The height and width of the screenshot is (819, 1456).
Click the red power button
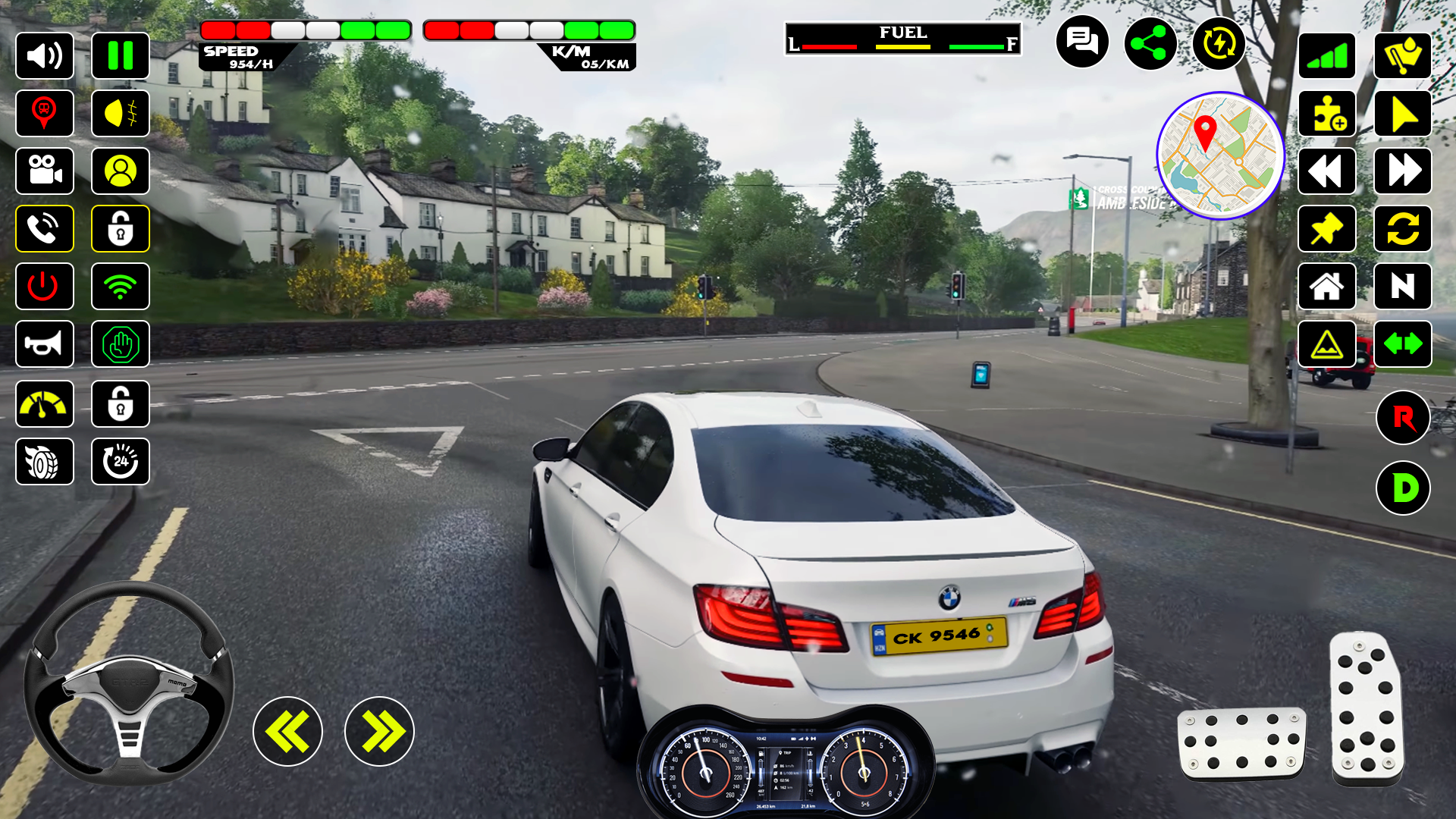(x=45, y=287)
